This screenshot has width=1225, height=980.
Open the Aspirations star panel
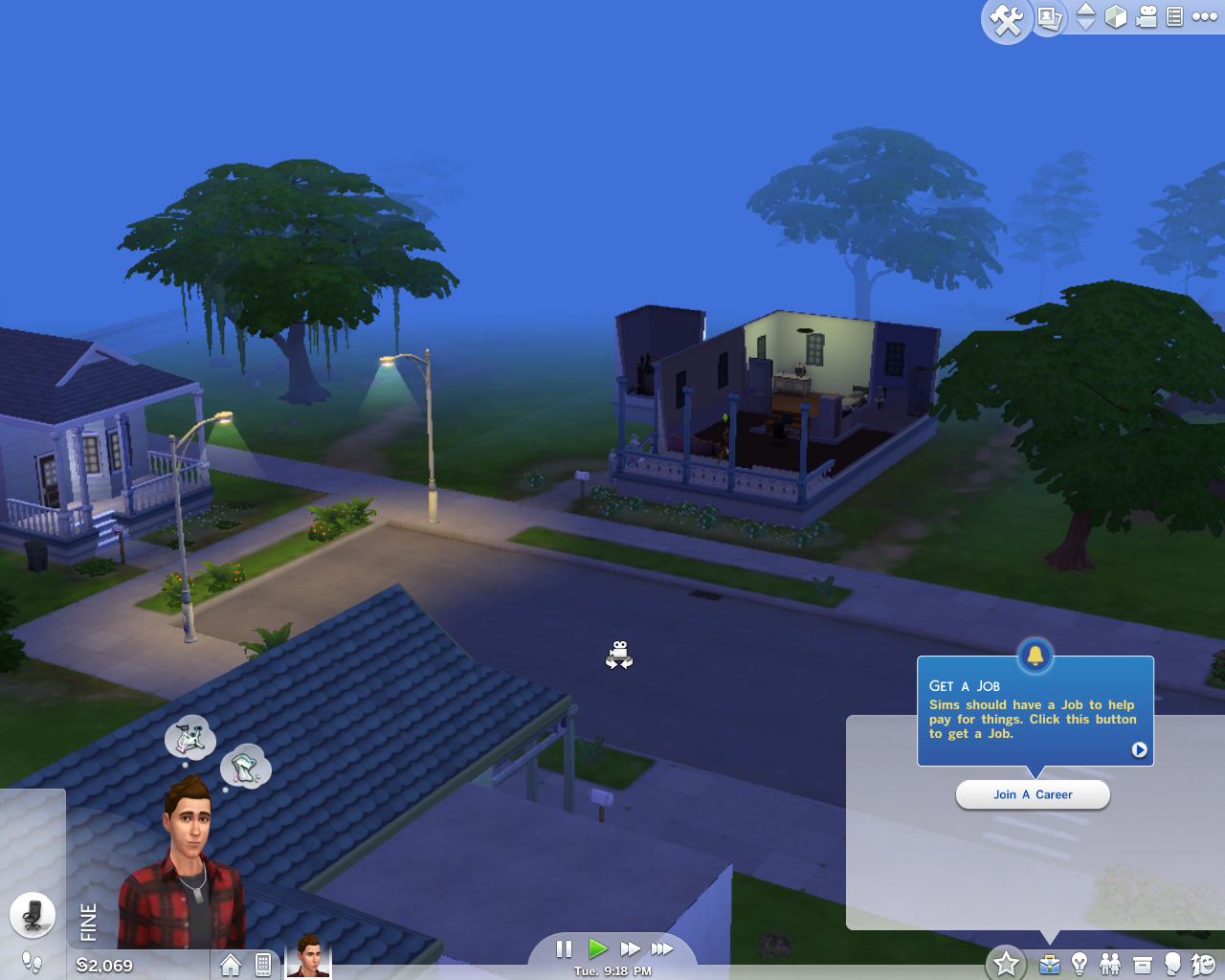(x=1006, y=963)
